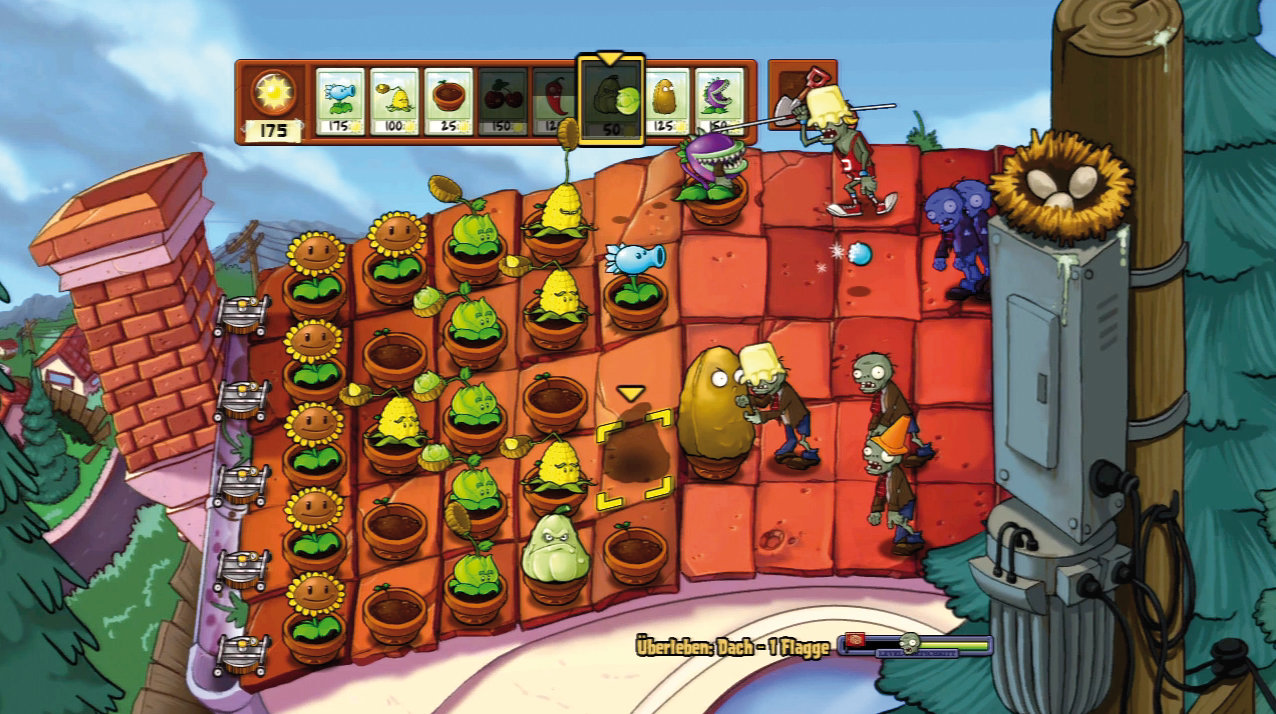Viewport: 1276px width, 714px height.
Task: Pick the Chomper seed packet
Action: (720, 101)
